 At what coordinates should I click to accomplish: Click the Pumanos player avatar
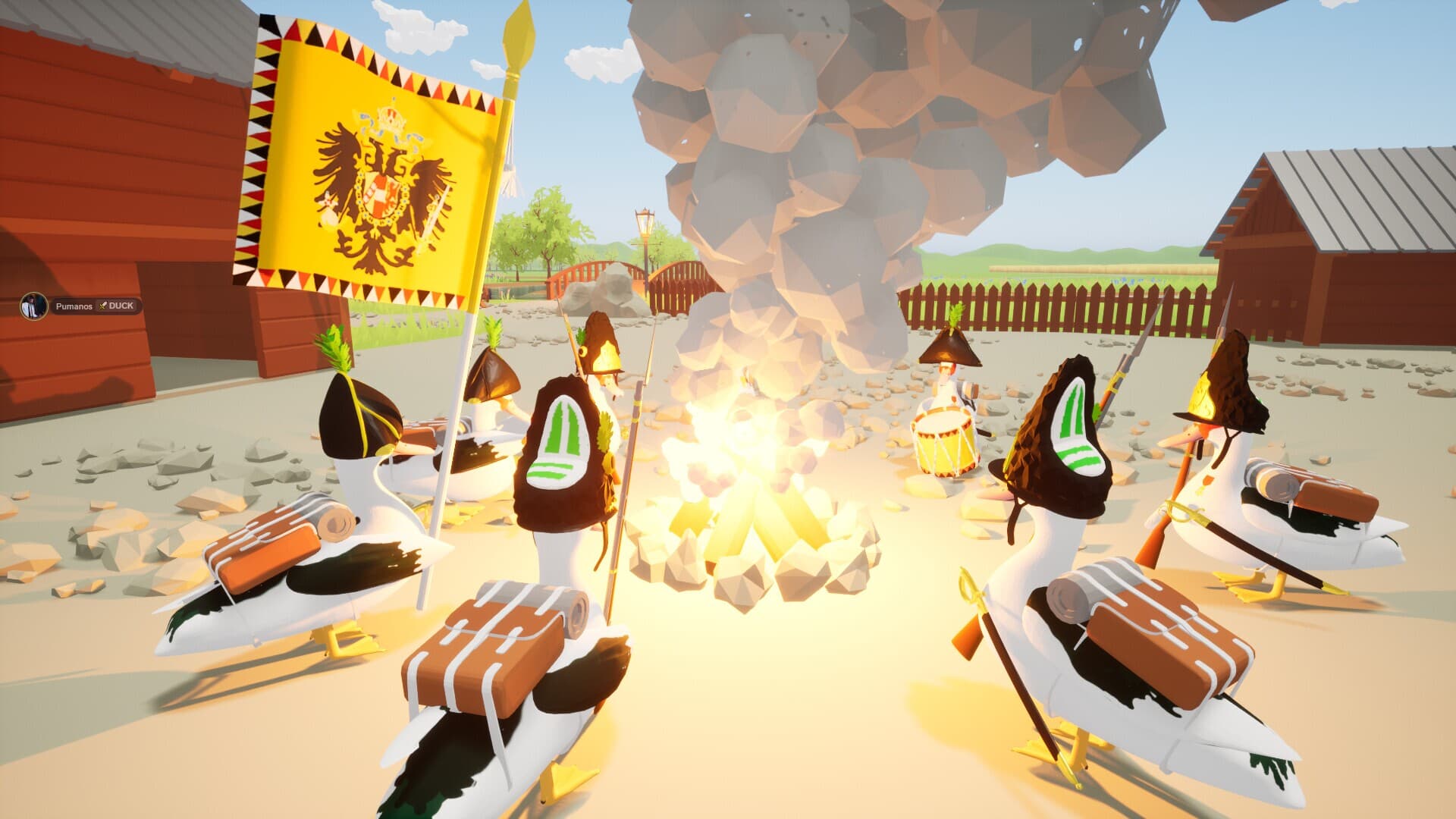pyautogui.click(x=33, y=306)
